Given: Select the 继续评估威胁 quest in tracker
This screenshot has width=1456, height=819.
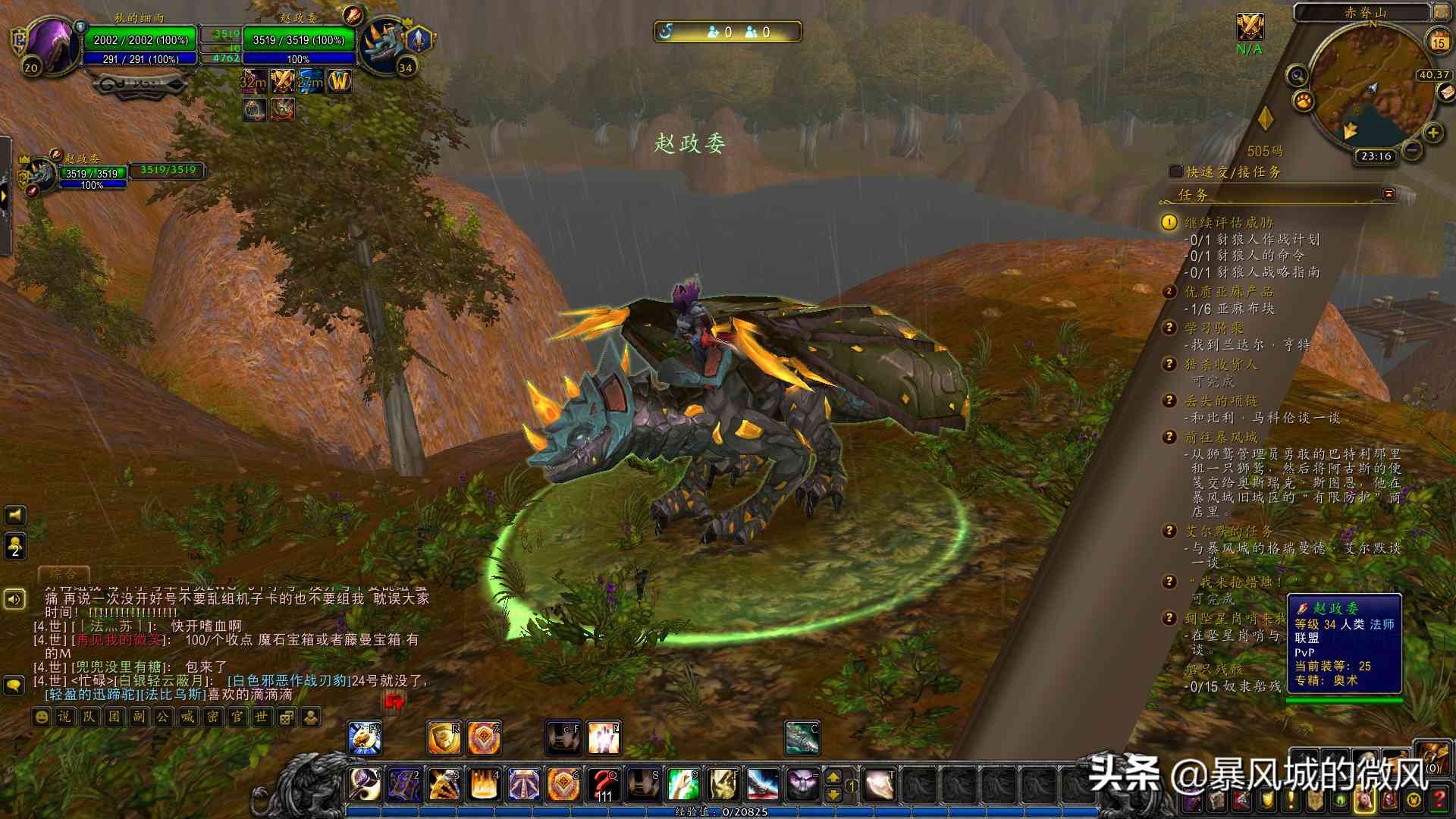Looking at the screenshot, I should (x=1228, y=222).
